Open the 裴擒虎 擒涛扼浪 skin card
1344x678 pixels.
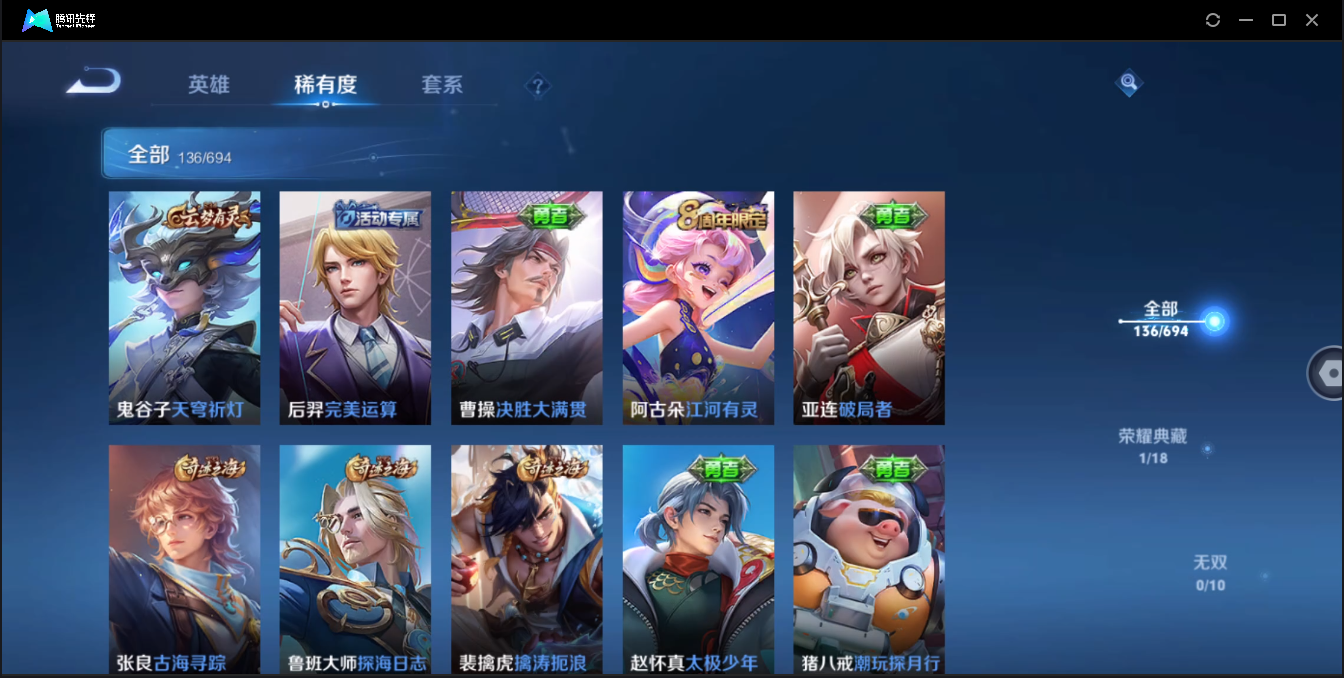527,559
